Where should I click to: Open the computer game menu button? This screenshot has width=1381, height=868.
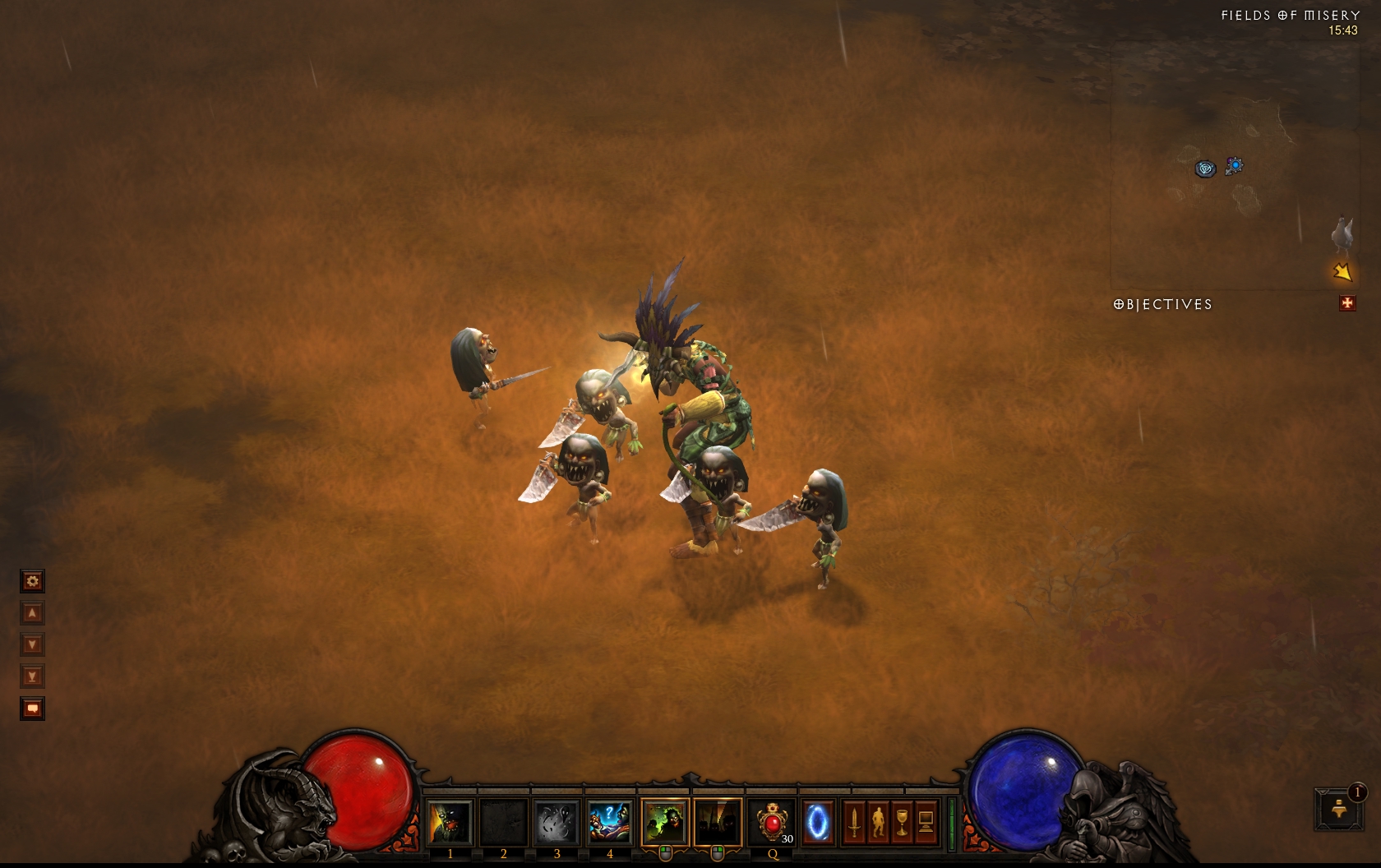point(926,822)
